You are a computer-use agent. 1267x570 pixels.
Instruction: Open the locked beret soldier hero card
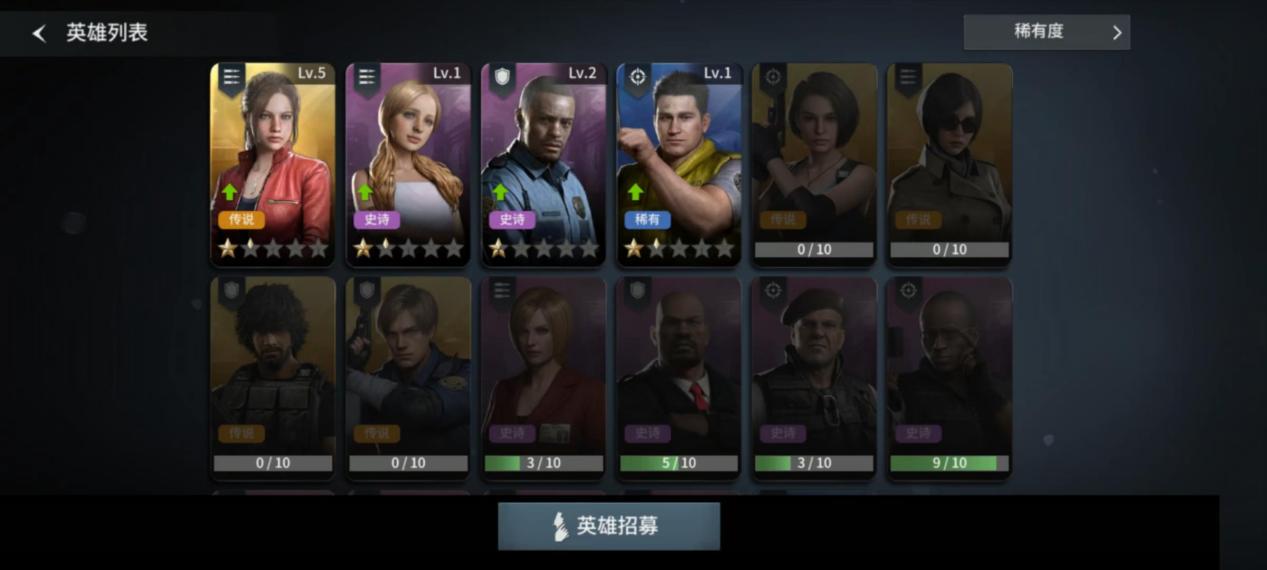(x=814, y=375)
